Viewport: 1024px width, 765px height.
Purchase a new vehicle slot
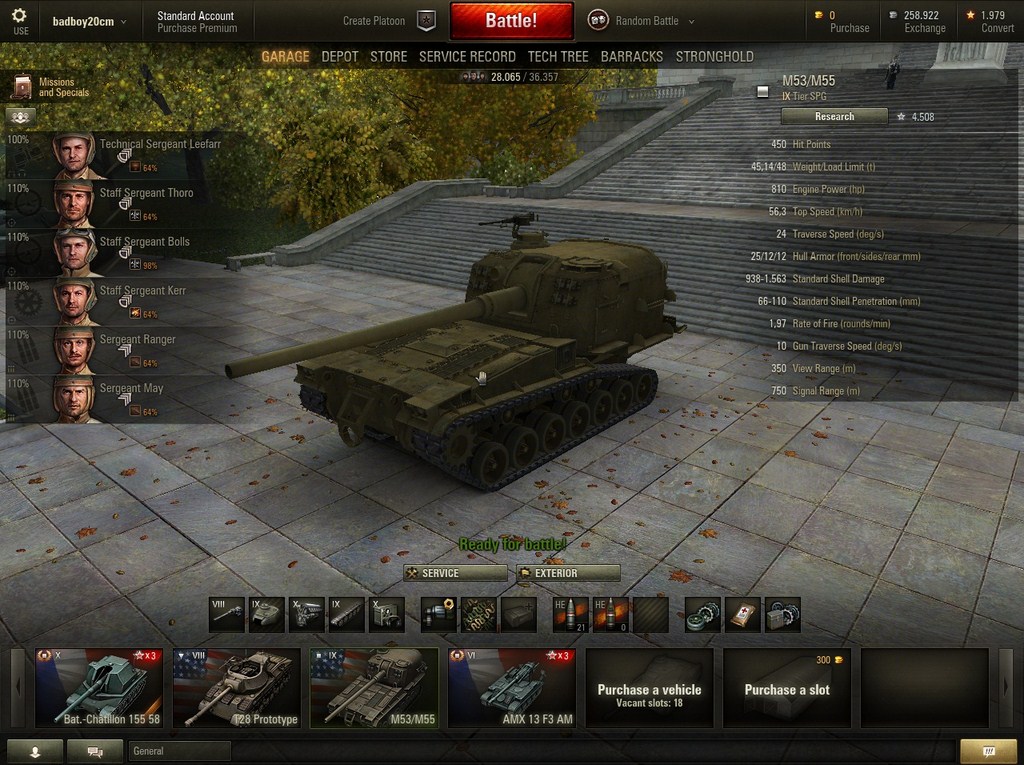[786, 688]
